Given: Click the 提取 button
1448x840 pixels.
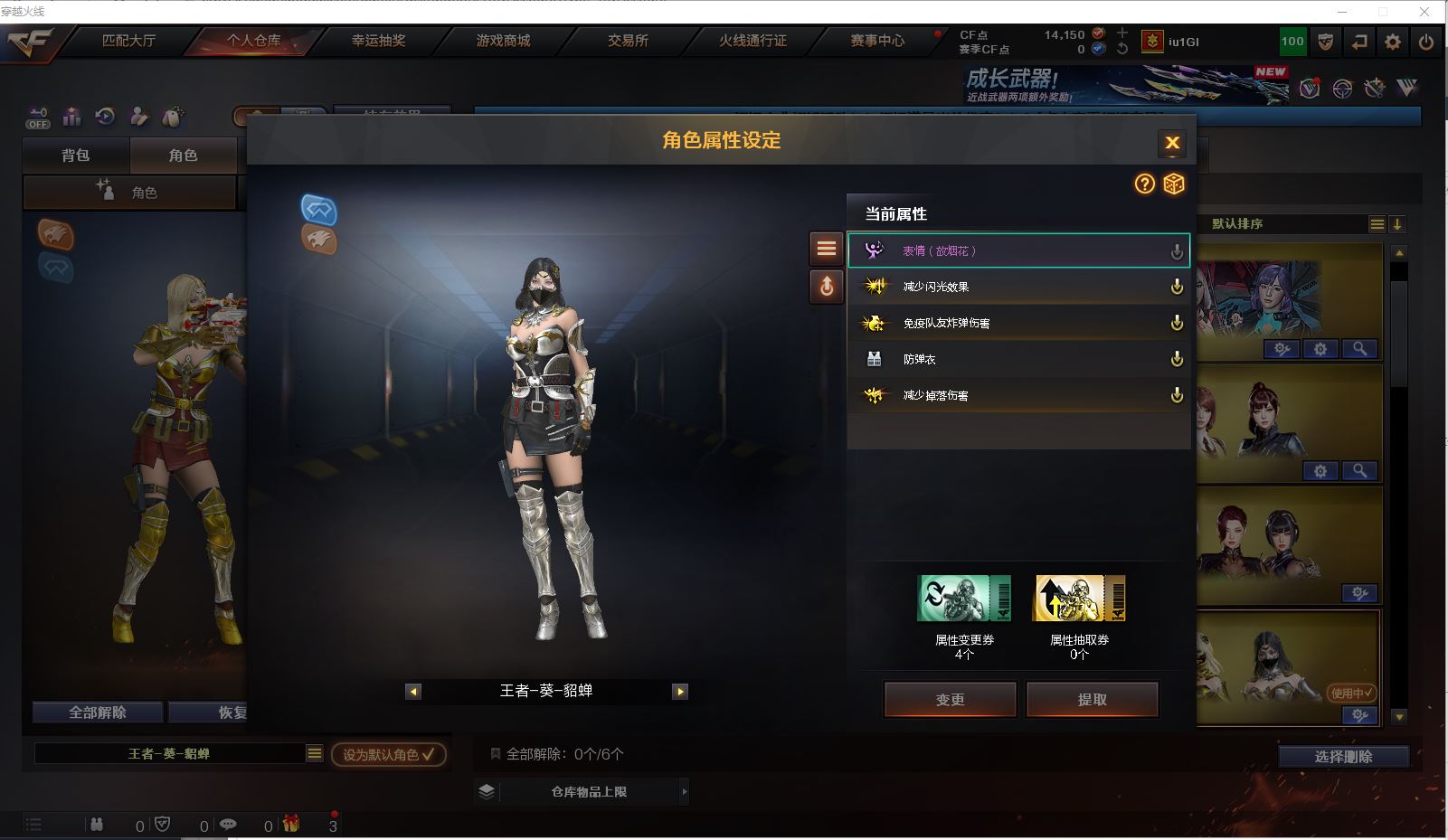Looking at the screenshot, I should (1092, 699).
